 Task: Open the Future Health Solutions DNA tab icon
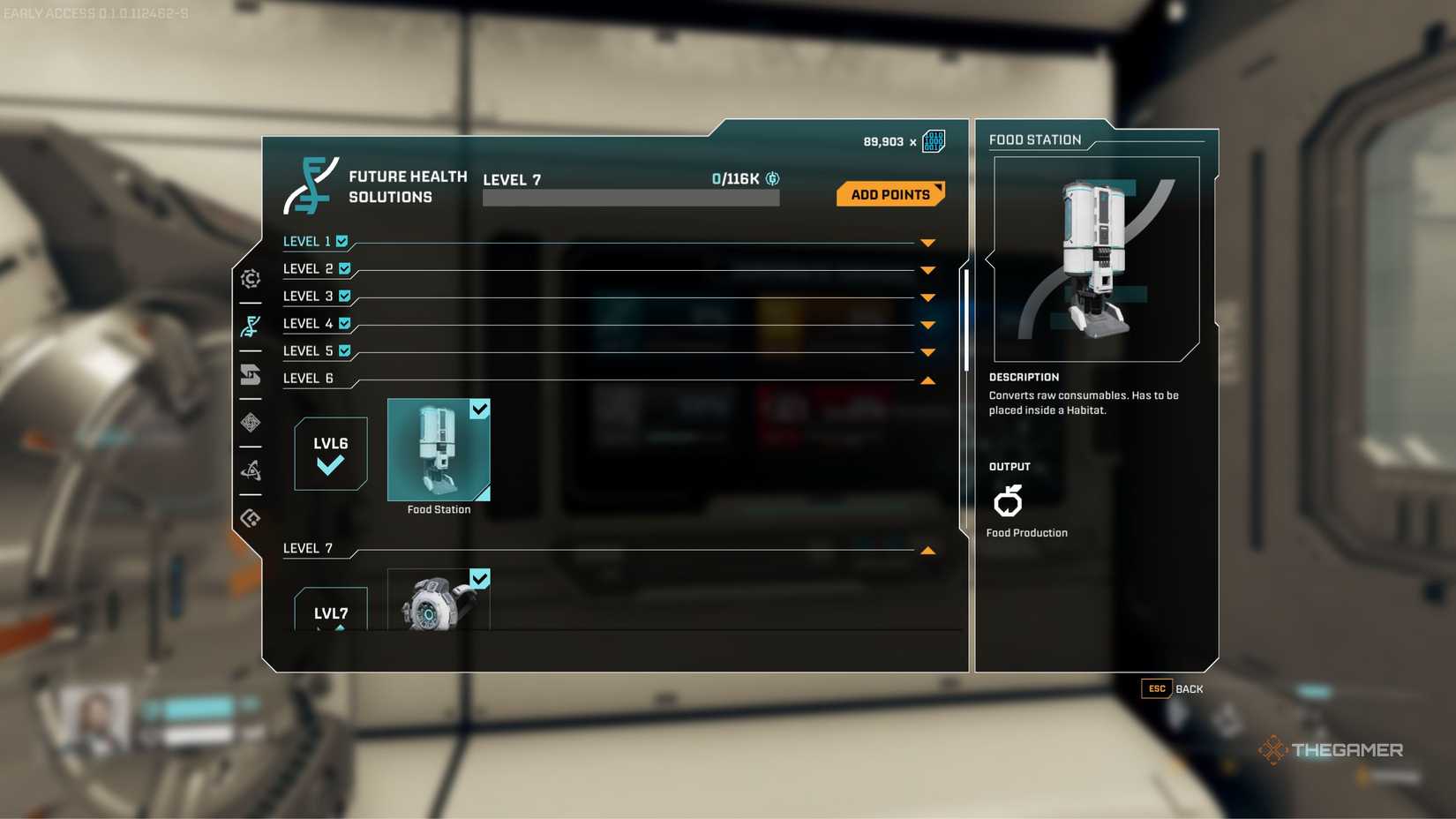[x=251, y=326]
